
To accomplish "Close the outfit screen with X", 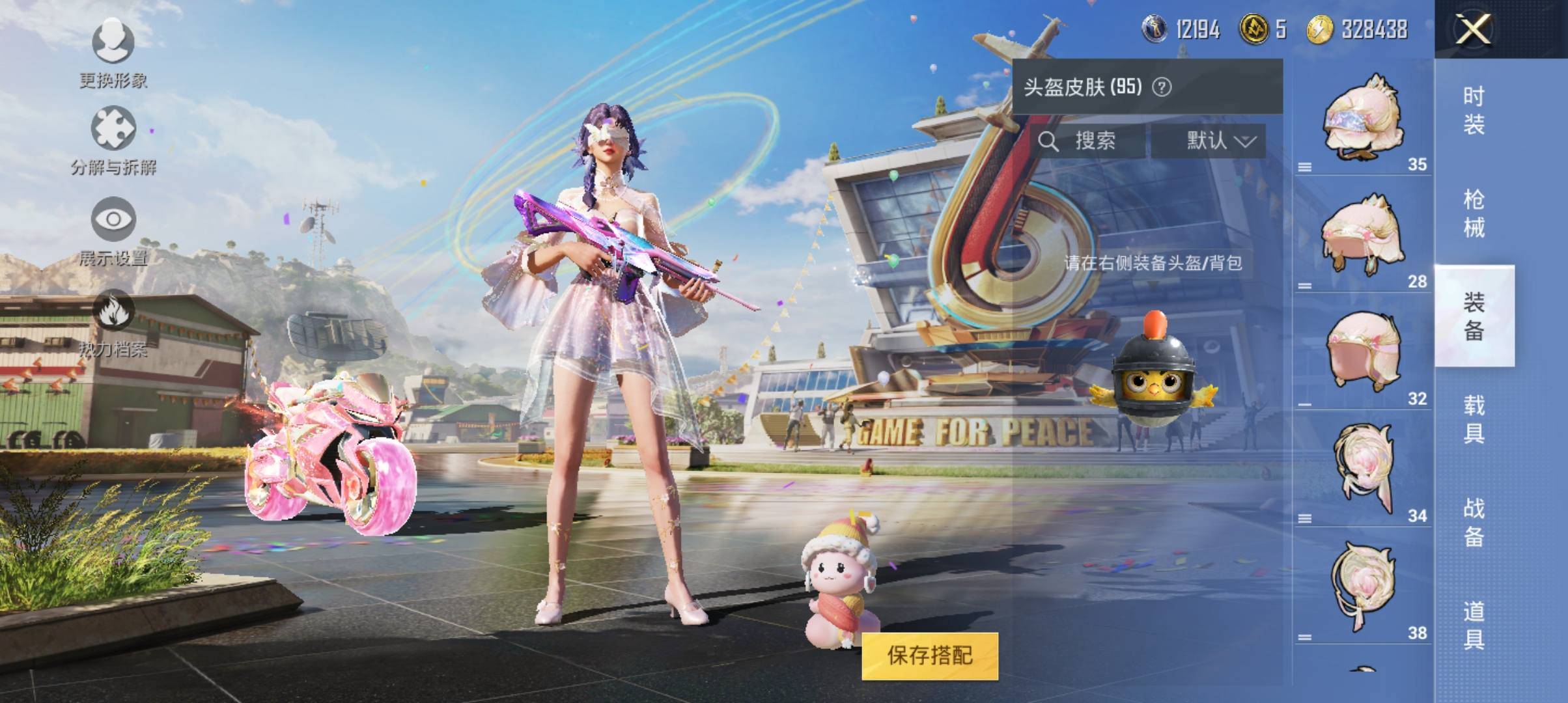I will click(1474, 29).
